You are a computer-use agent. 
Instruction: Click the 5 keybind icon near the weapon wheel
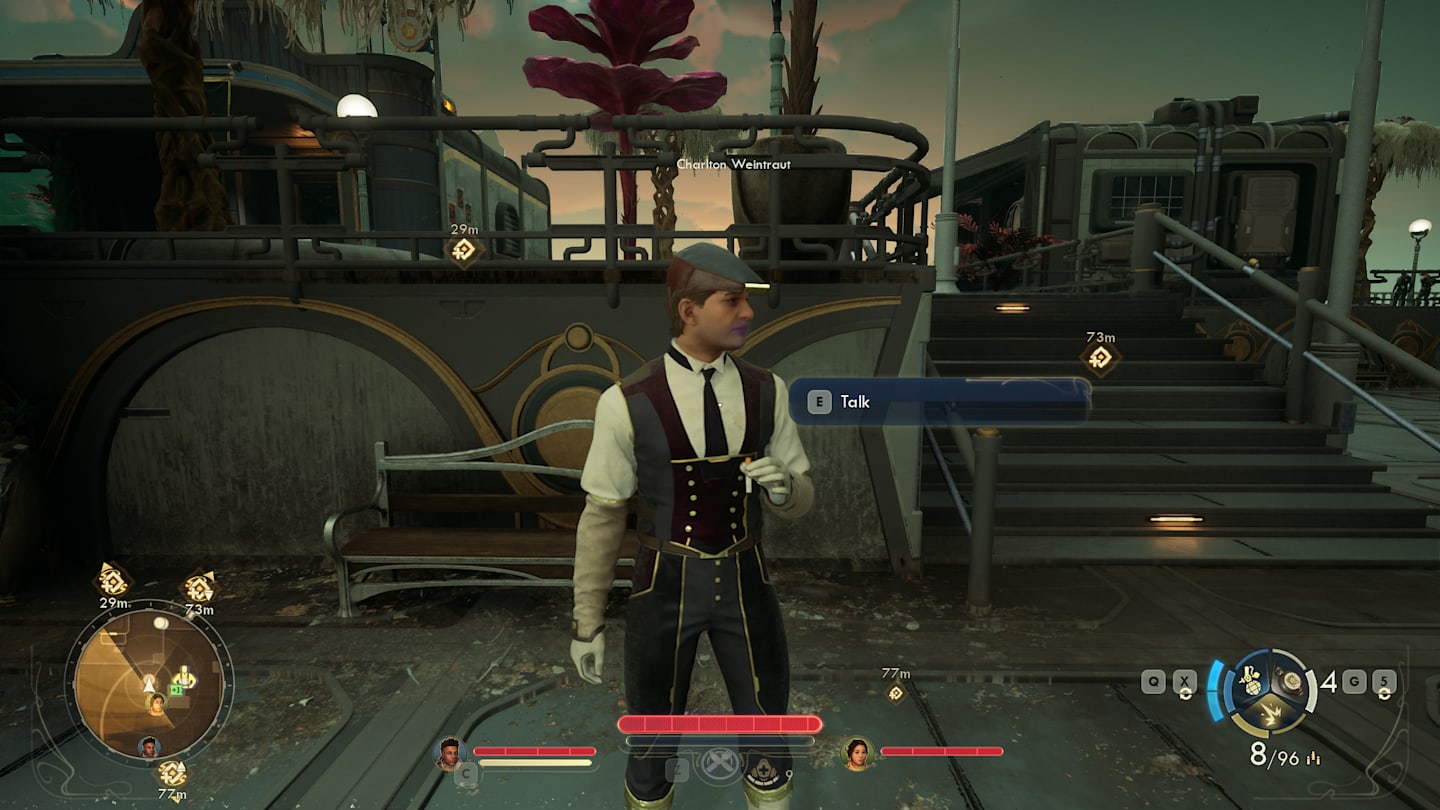(x=1383, y=681)
